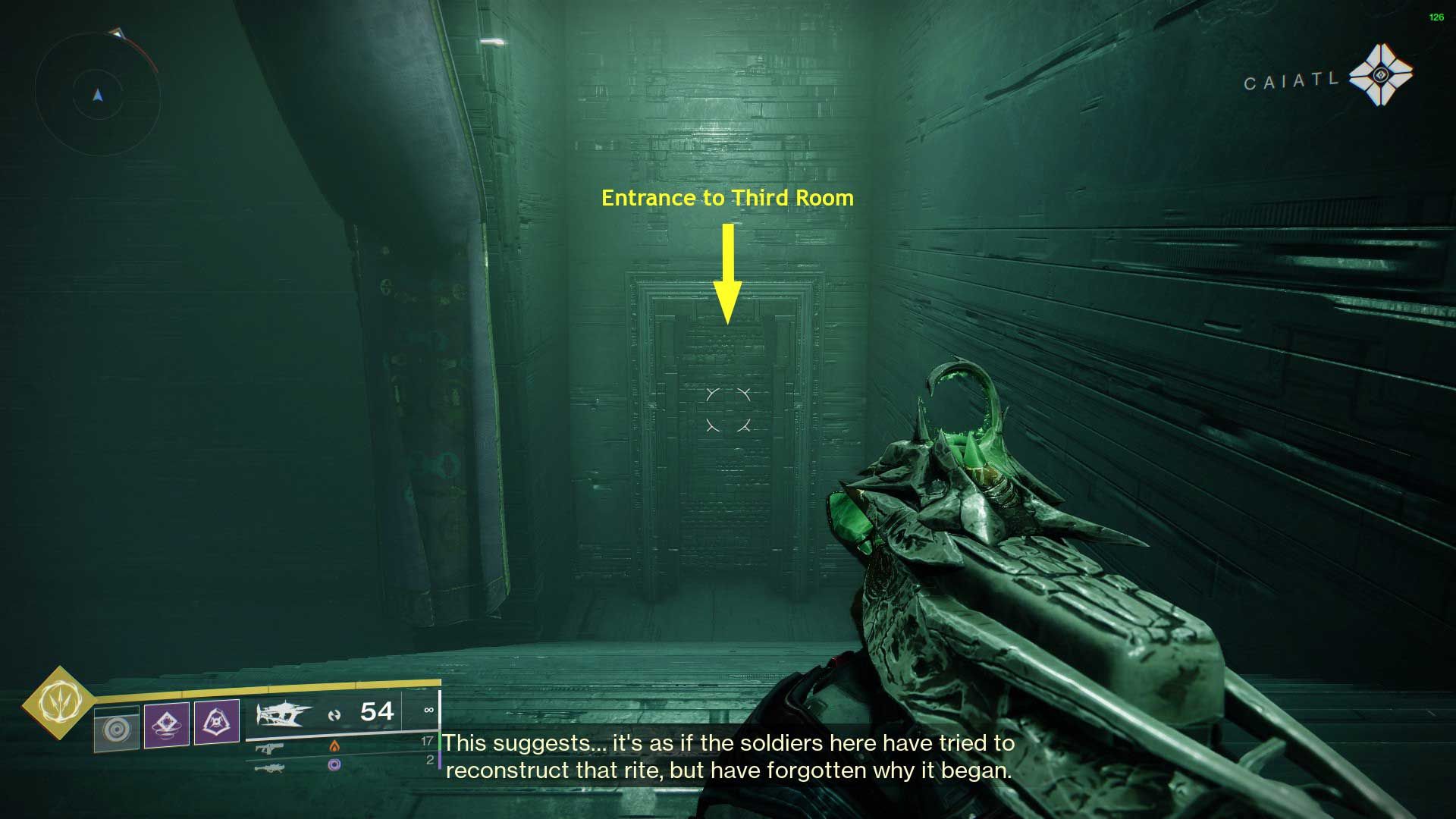1456x819 pixels.
Task: Click the infinity ammo symbol on the HUD
Action: tap(431, 711)
